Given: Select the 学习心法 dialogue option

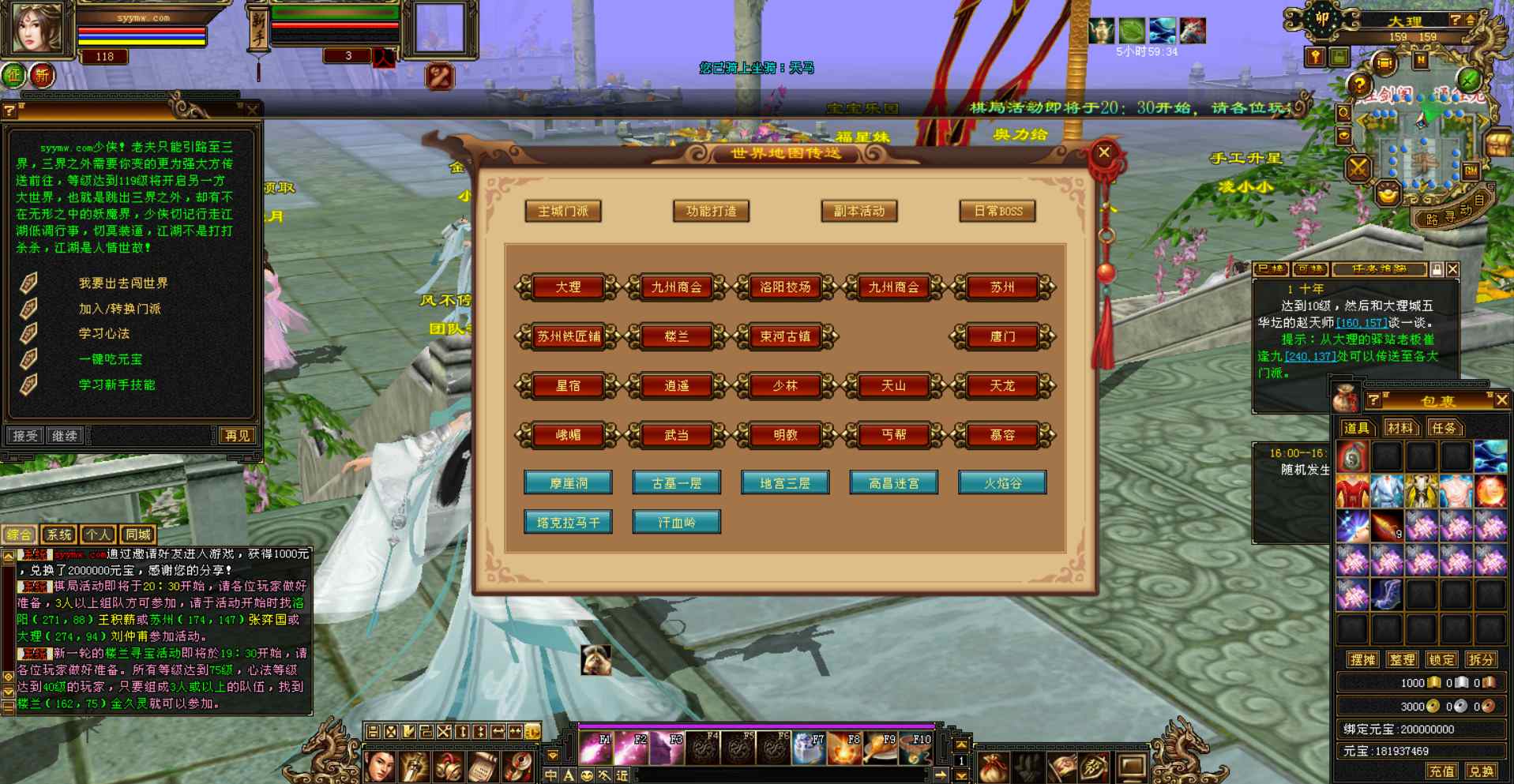Looking at the screenshot, I should point(104,334).
